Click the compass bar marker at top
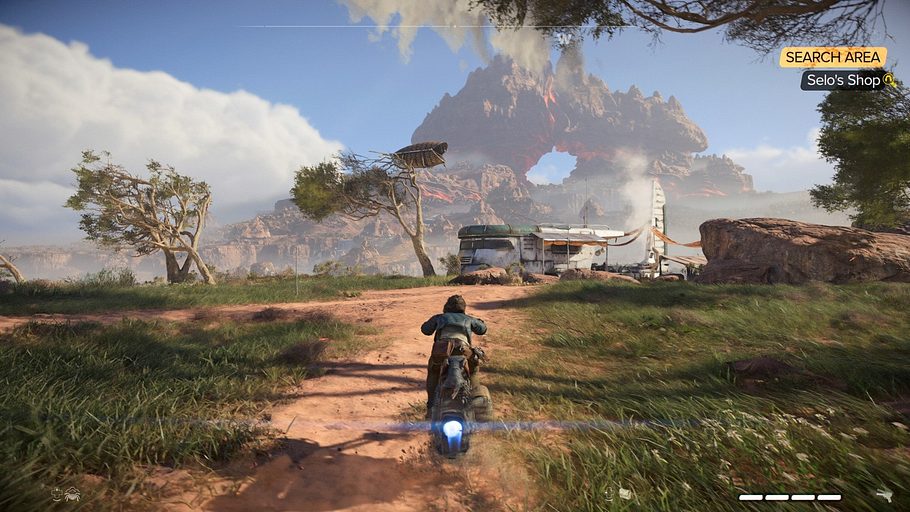 [563, 38]
